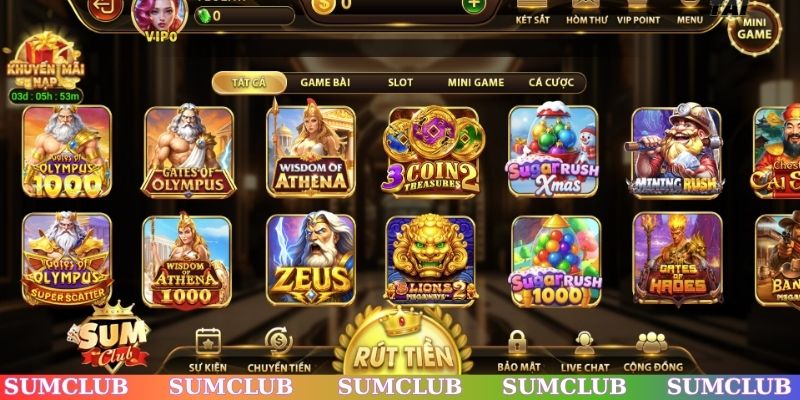Open the Sự Kiện events calendar
Screen dimensions: 800x400
[208, 350]
